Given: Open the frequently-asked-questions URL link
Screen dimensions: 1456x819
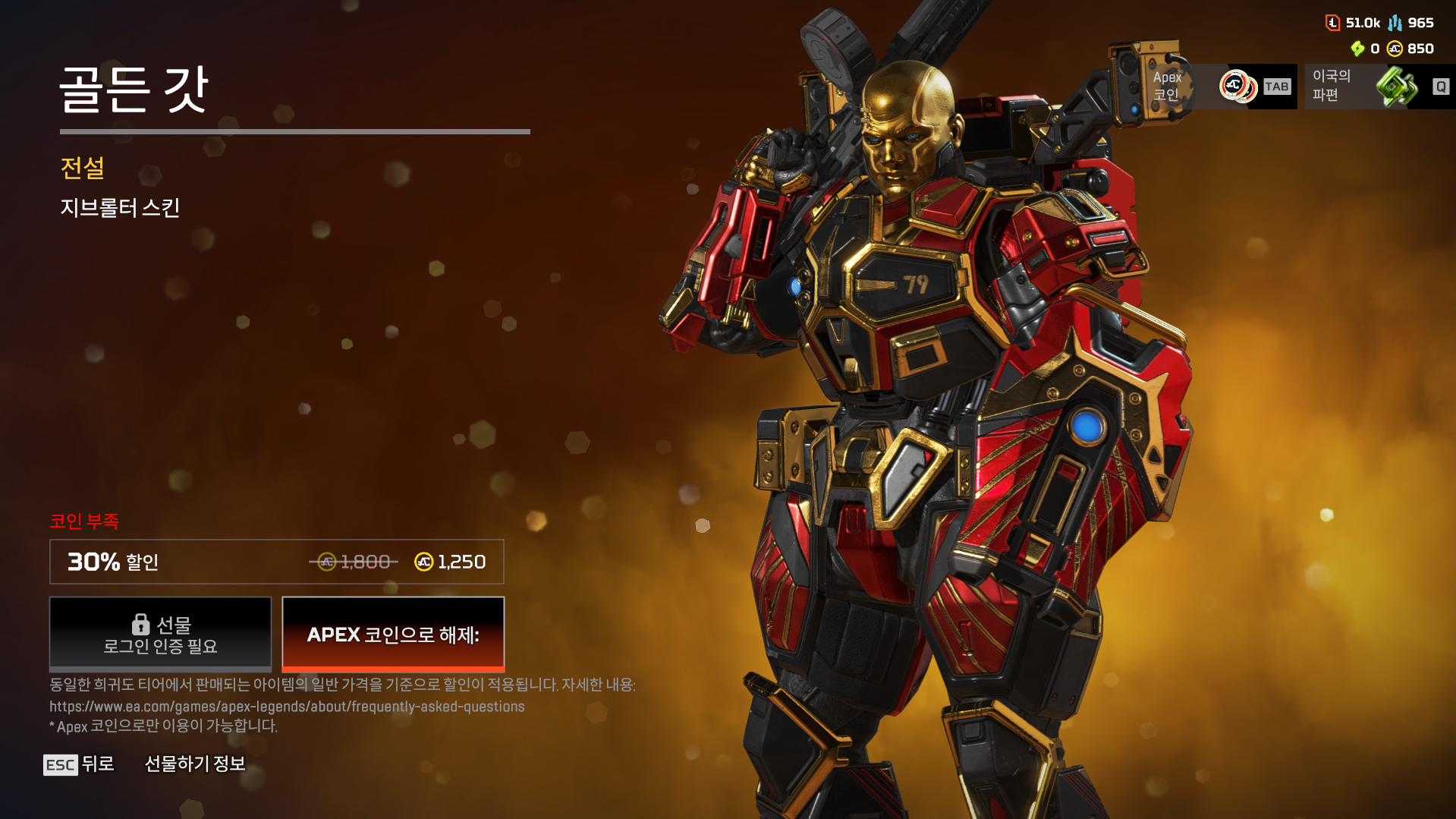Looking at the screenshot, I should 287,705.
